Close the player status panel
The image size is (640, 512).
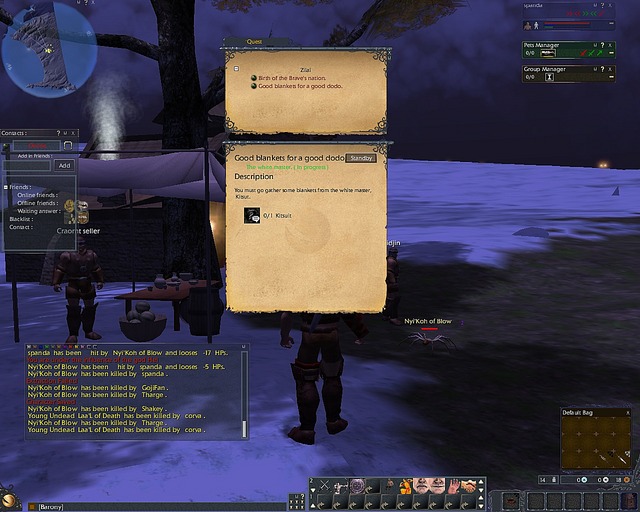[611, 5]
